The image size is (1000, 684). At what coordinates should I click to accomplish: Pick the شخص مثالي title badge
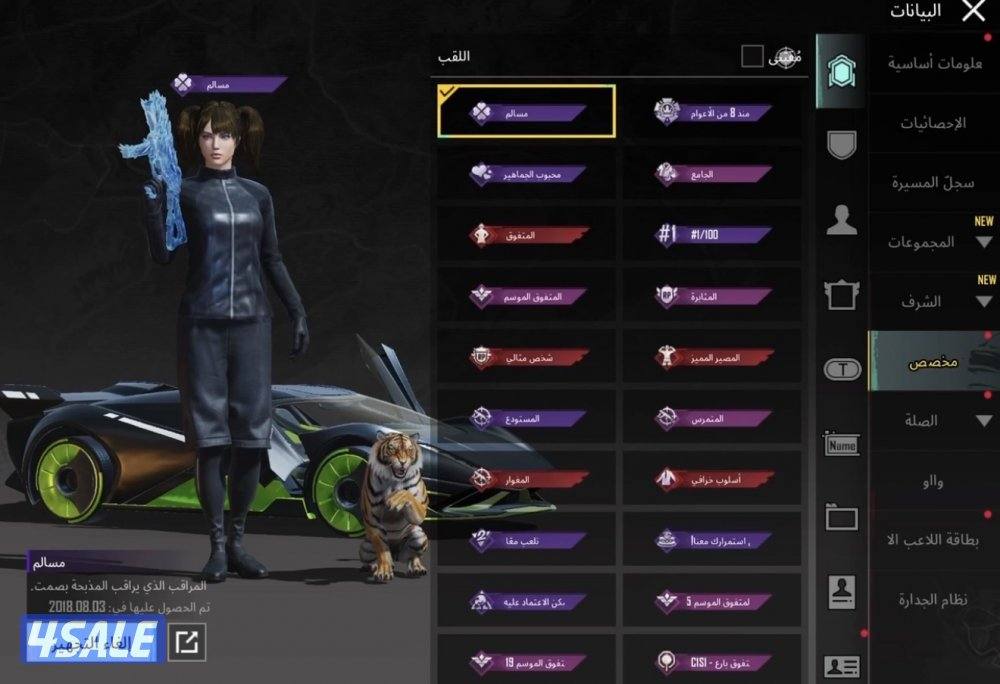click(x=527, y=357)
